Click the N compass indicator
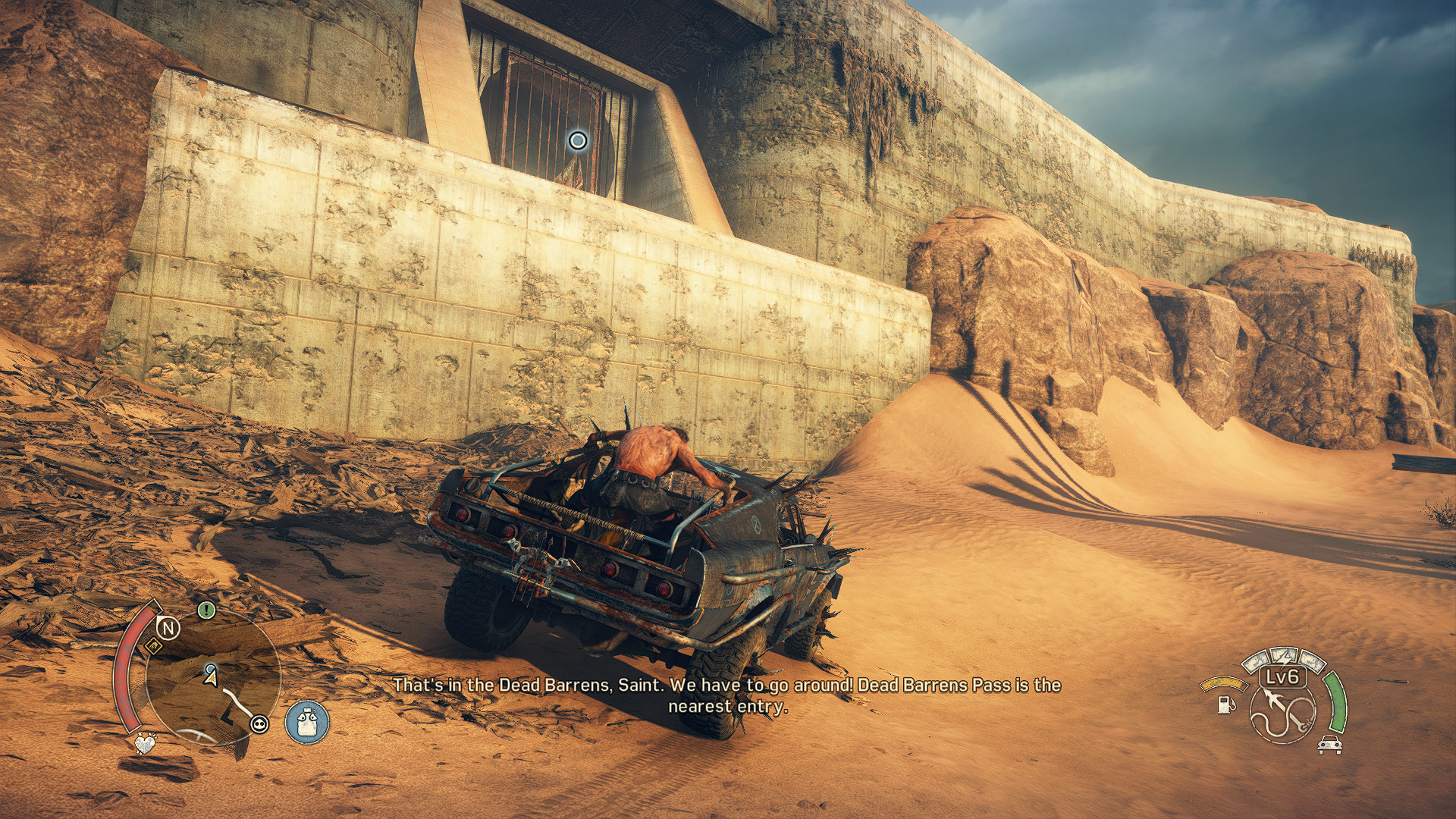Viewport: 1456px width, 819px height. tap(168, 628)
